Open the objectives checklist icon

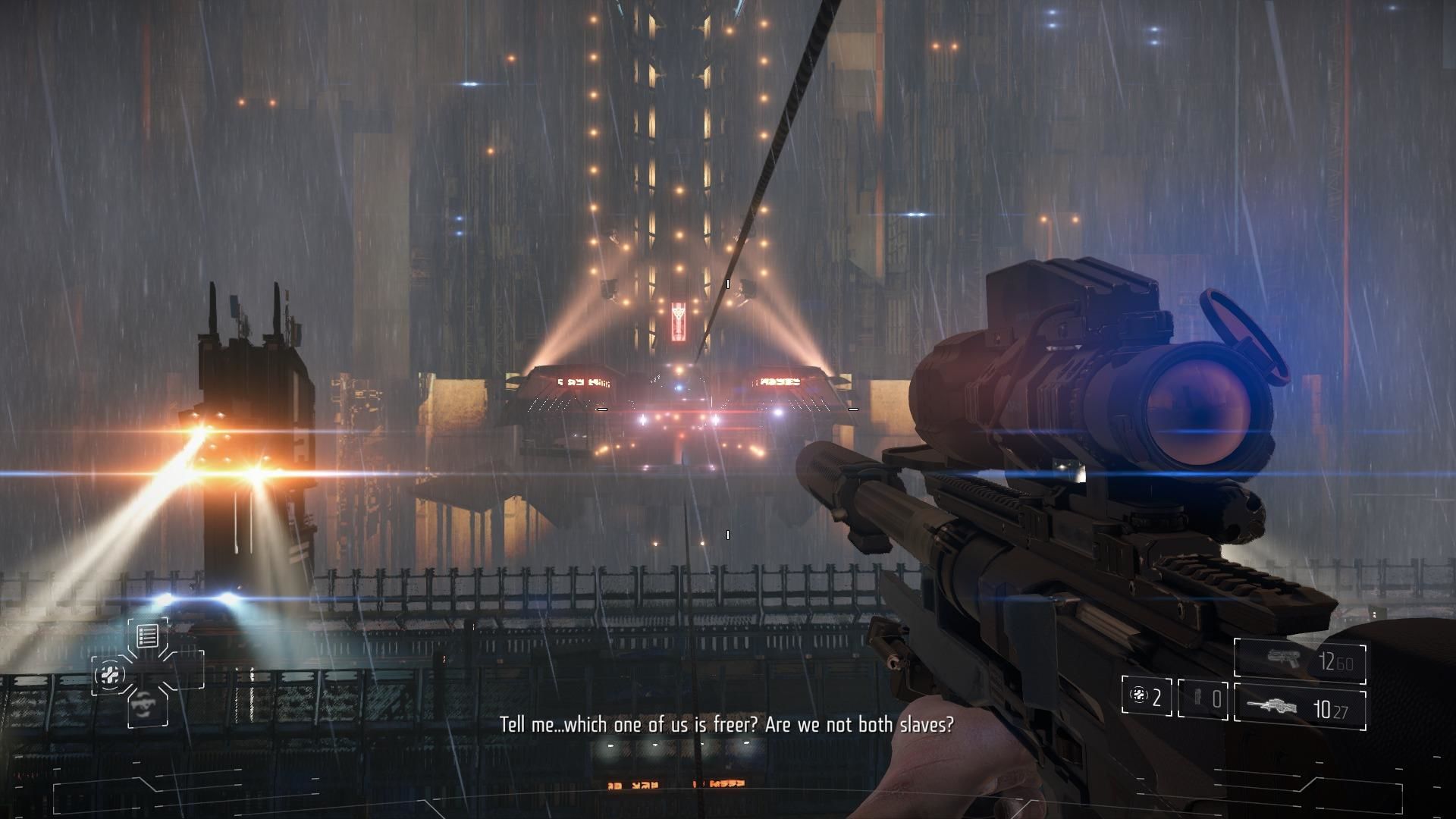(147, 635)
